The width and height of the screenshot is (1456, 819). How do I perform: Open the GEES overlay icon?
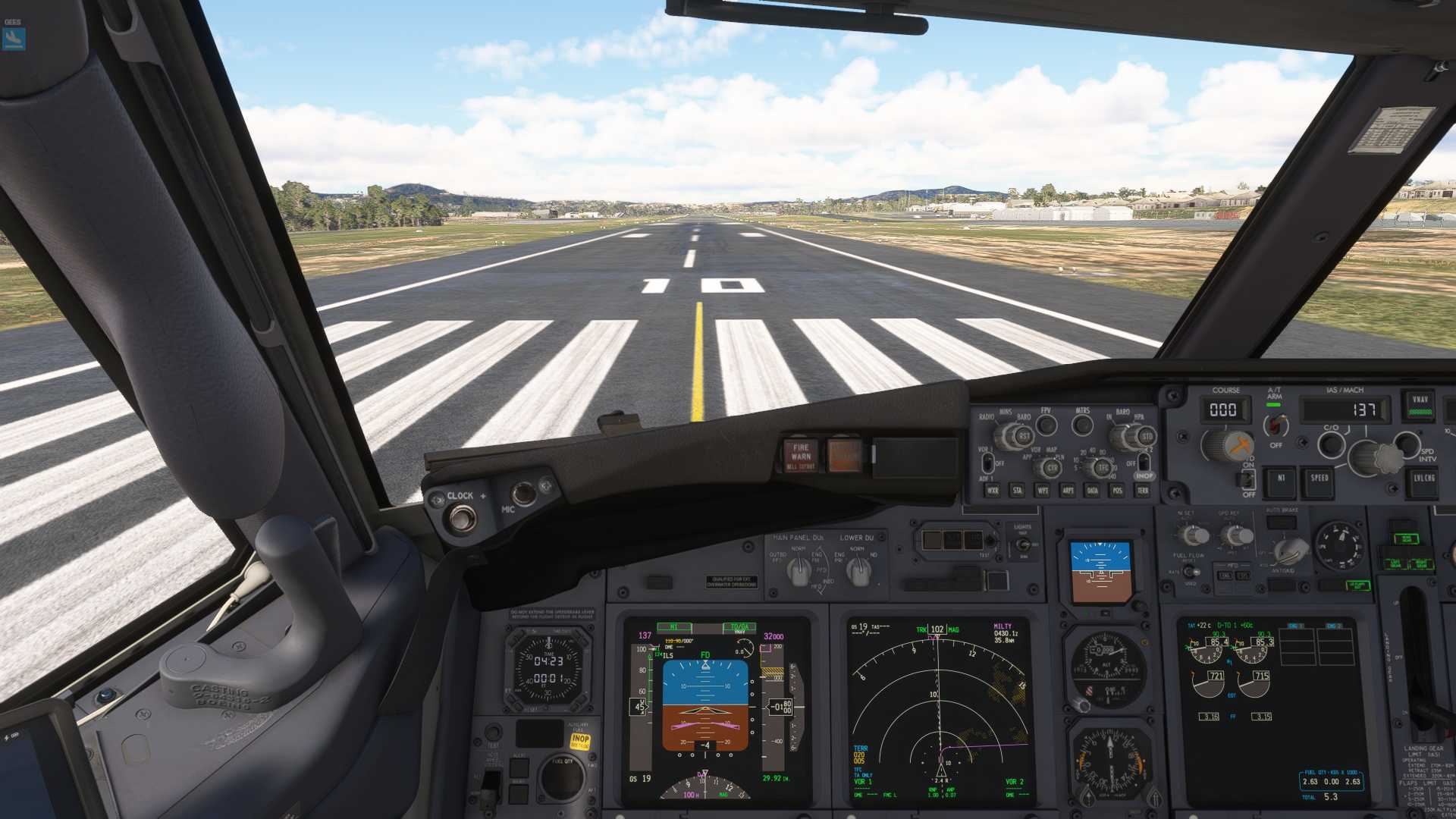14,38
